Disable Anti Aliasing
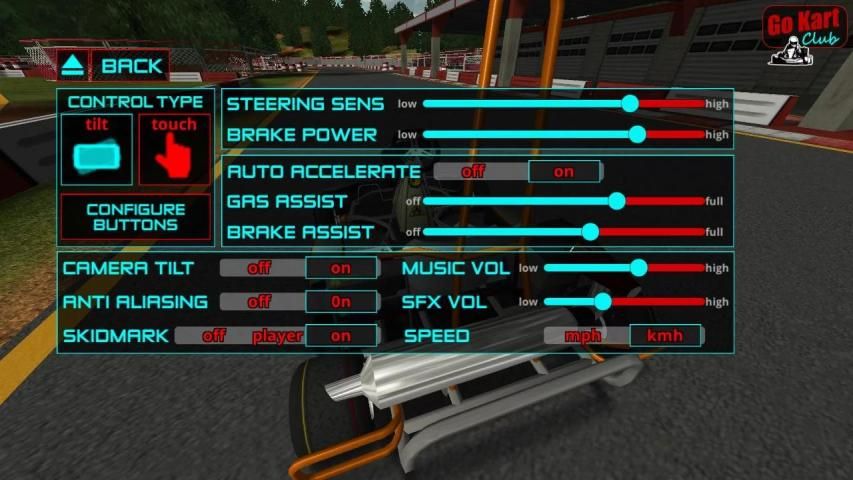853x480 pixels. 260,301
